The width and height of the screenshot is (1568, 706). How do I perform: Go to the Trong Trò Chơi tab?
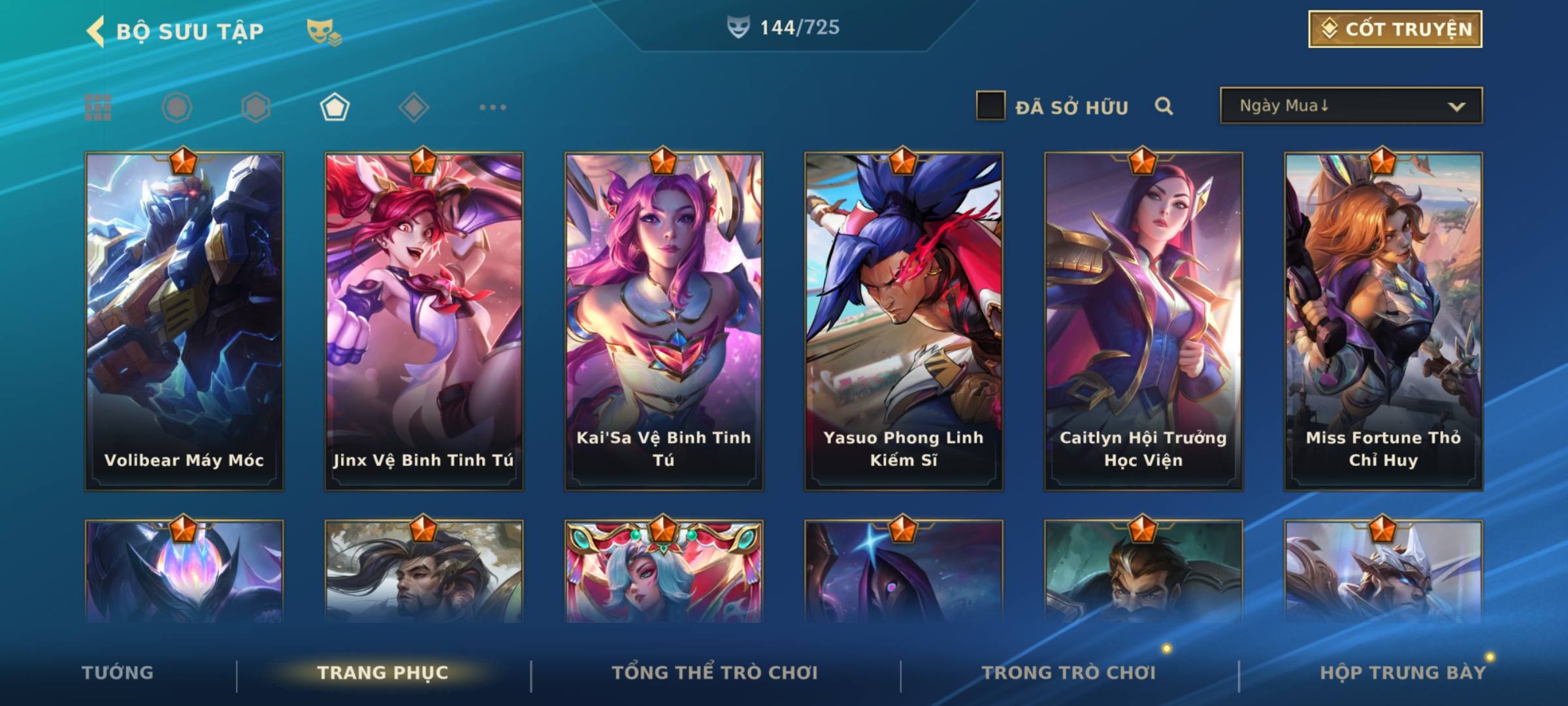click(1069, 673)
